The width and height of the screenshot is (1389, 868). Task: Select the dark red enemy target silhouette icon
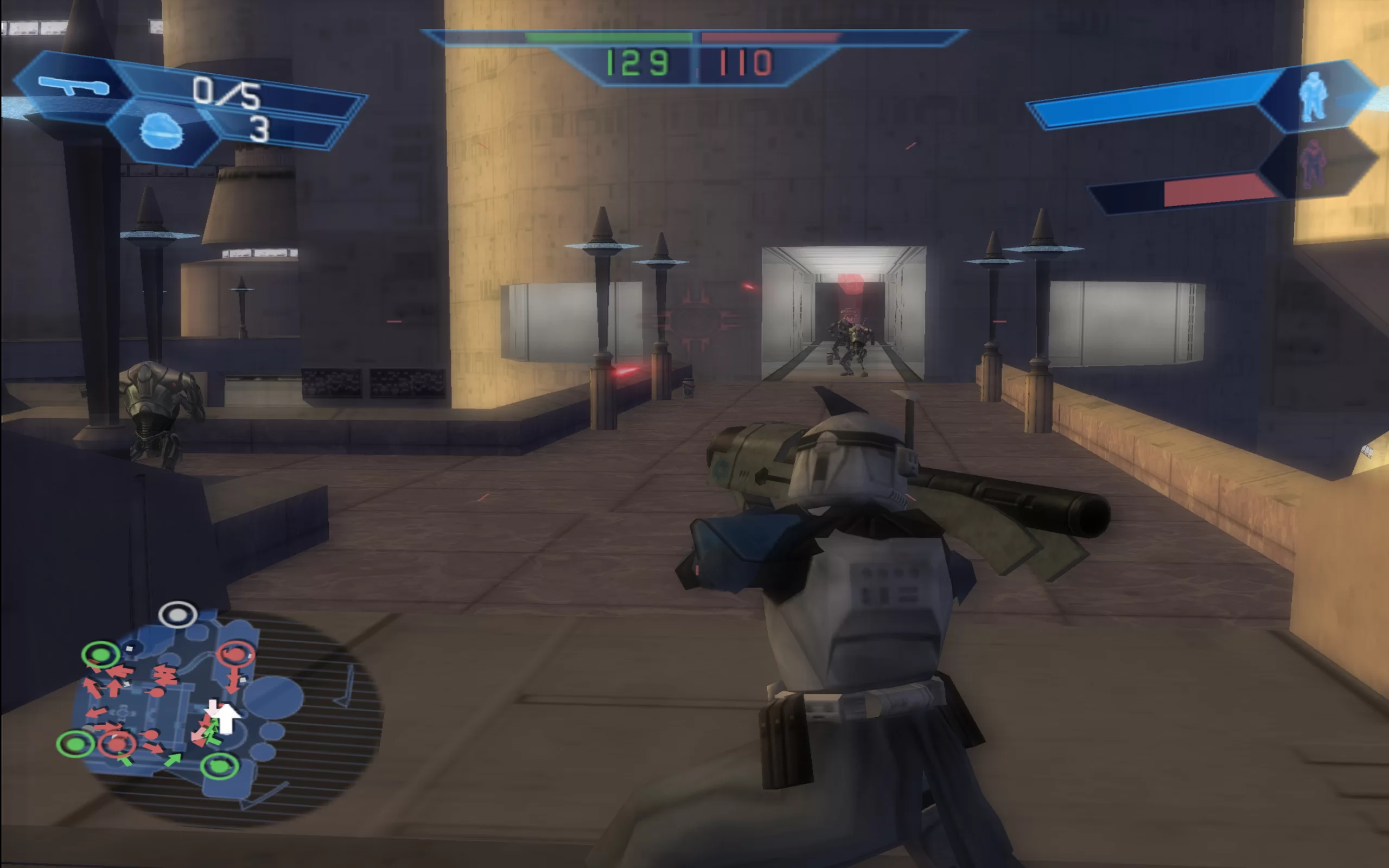click(x=1313, y=164)
